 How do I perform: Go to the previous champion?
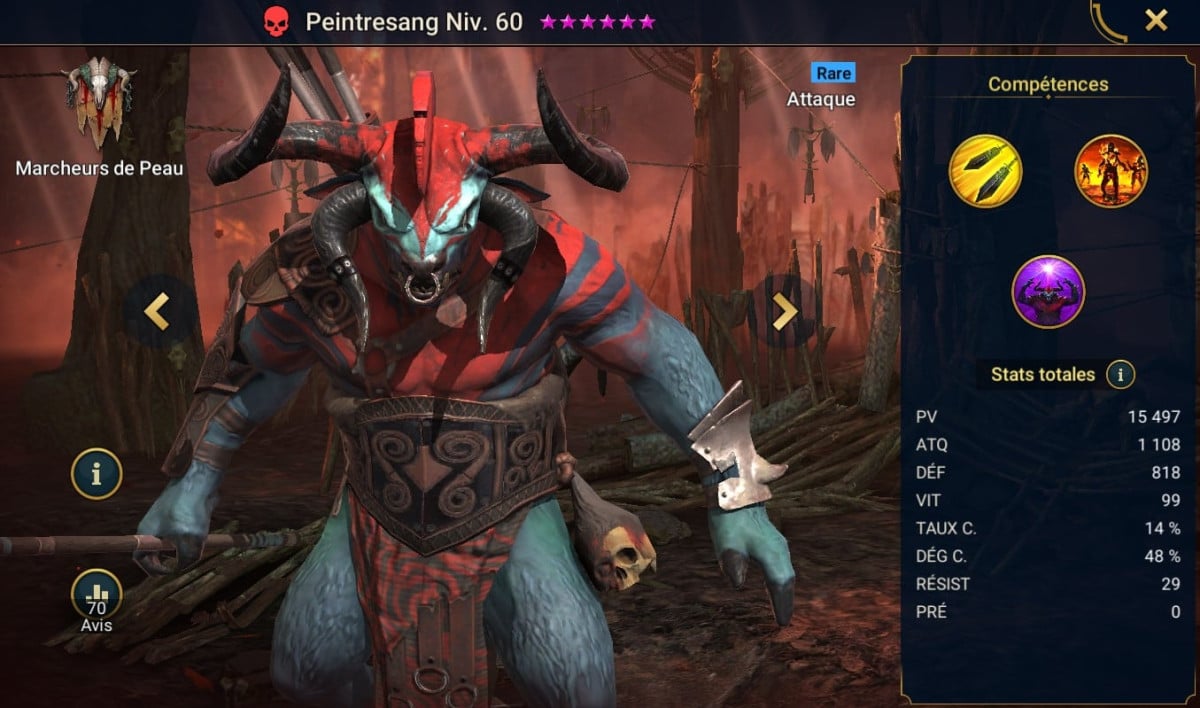click(x=157, y=312)
